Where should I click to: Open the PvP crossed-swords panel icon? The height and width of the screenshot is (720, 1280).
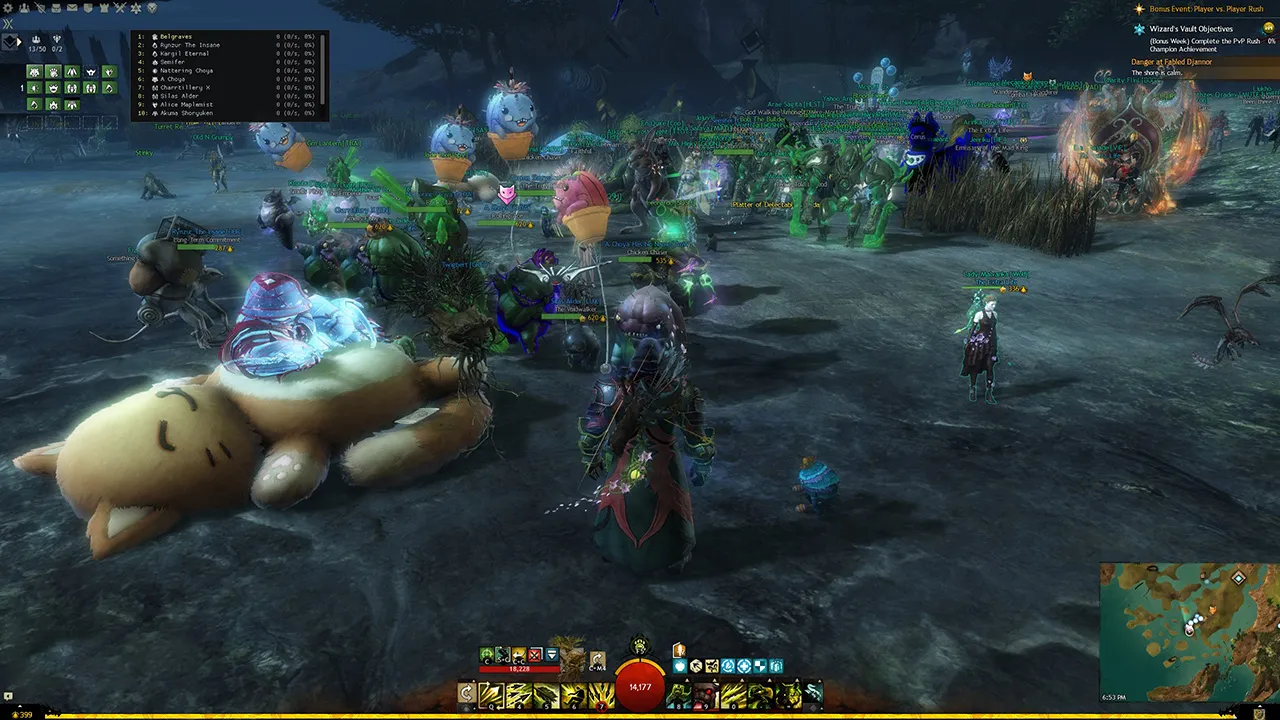pos(120,7)
